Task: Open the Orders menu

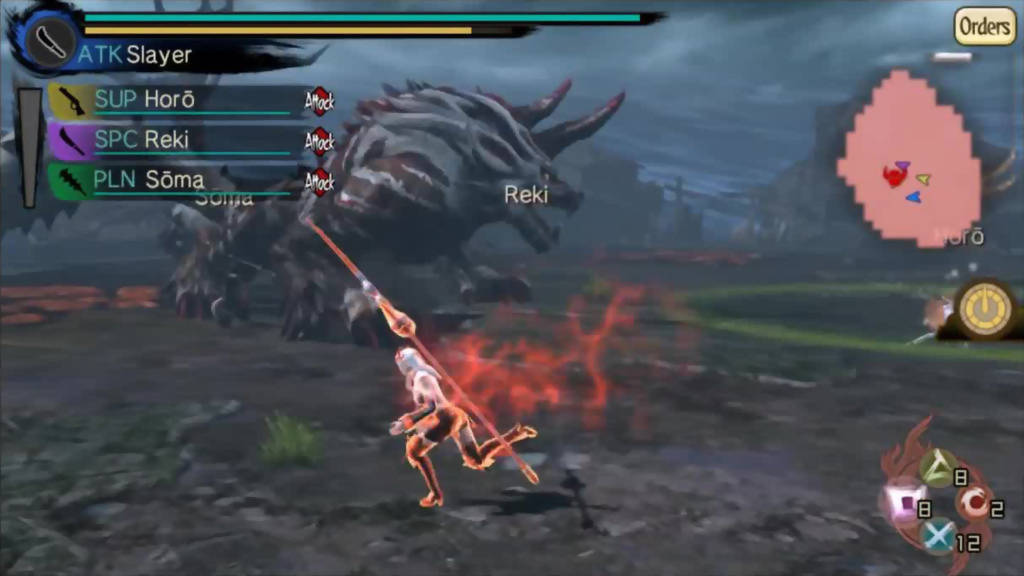Action: [x=984, y=26]
